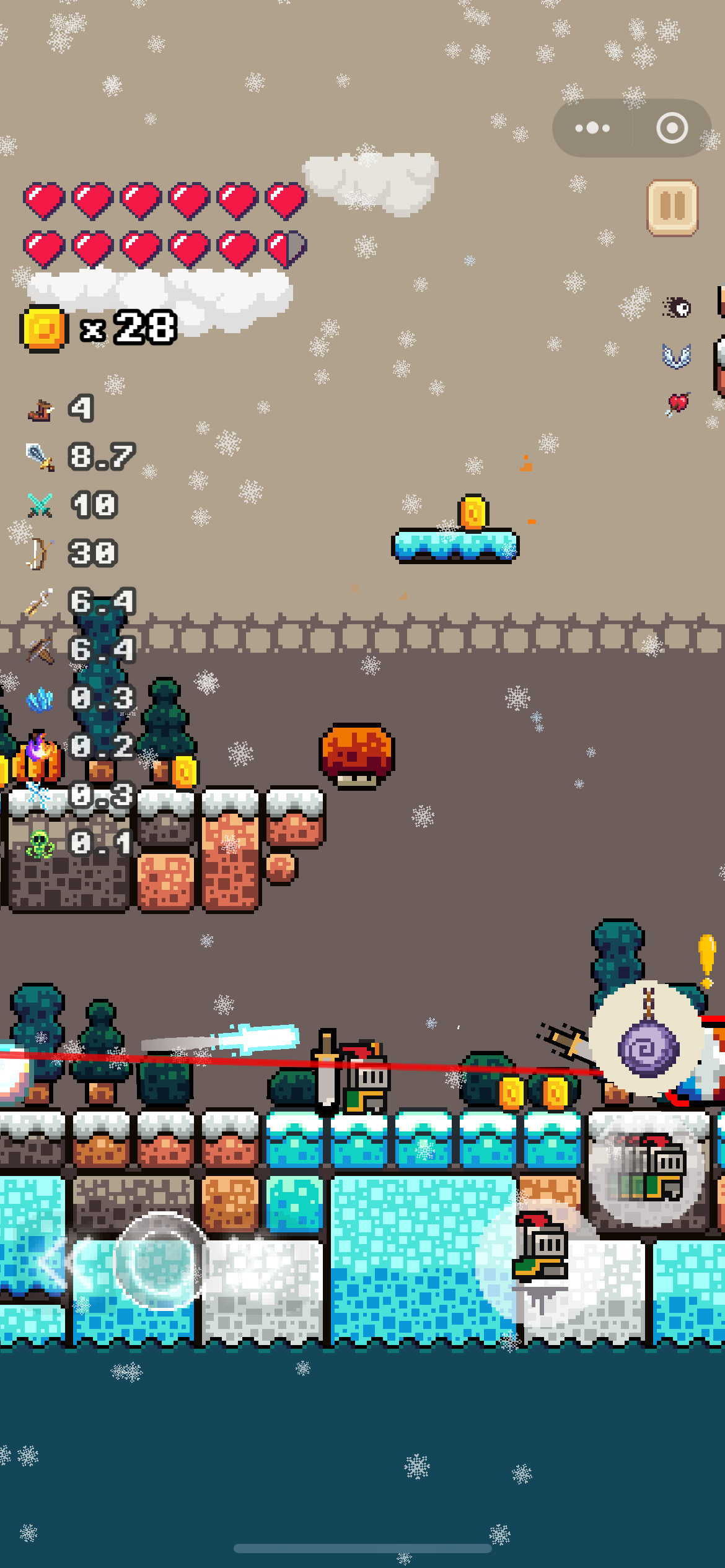Close the mini-program with the circle button
The height and width of the screenshot is (1568, 725).
[x=672, y=128]
